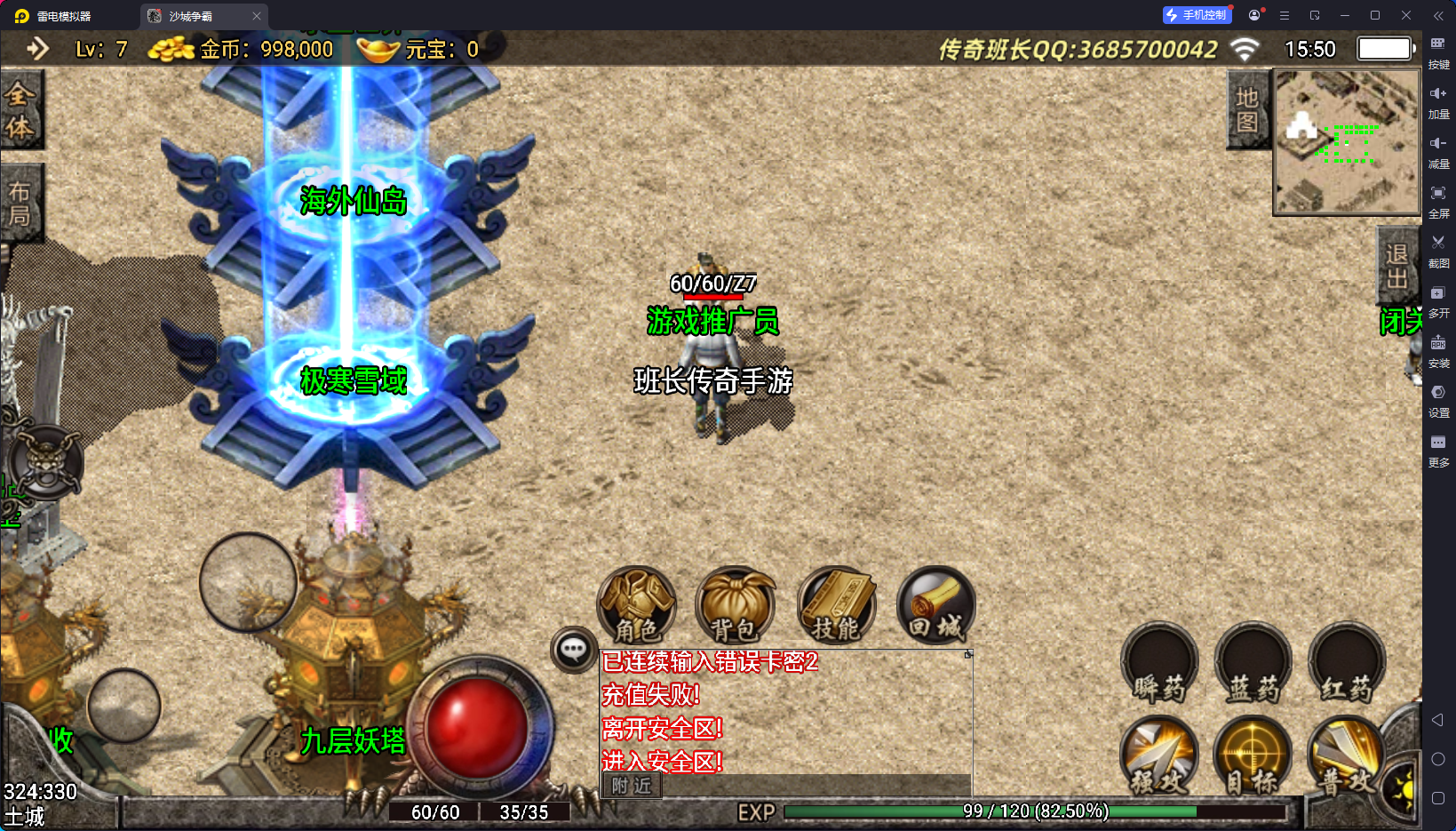Viewport: 1456px width, 831px height.
Task: Select a 目标 target
Action: (1253, 756)
